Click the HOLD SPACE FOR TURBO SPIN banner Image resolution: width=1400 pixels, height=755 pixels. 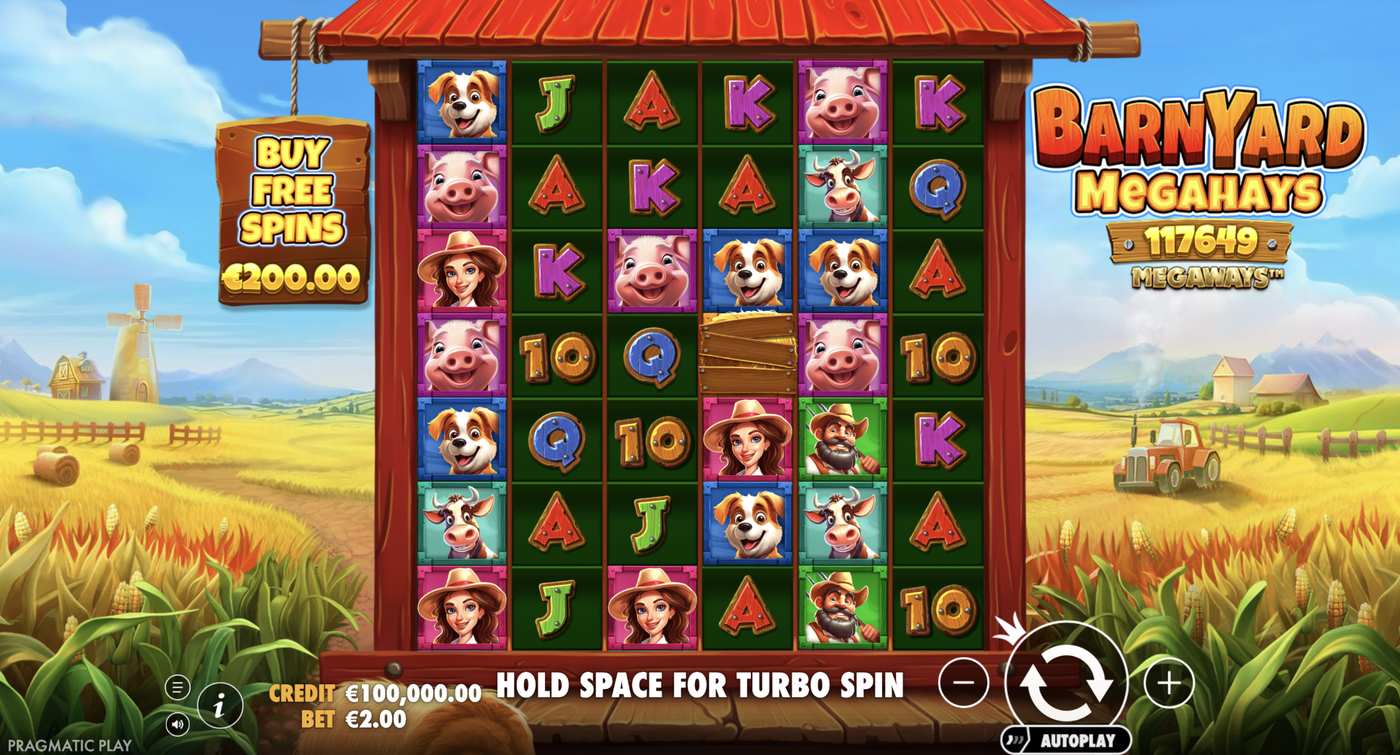[x=700, y=686]
